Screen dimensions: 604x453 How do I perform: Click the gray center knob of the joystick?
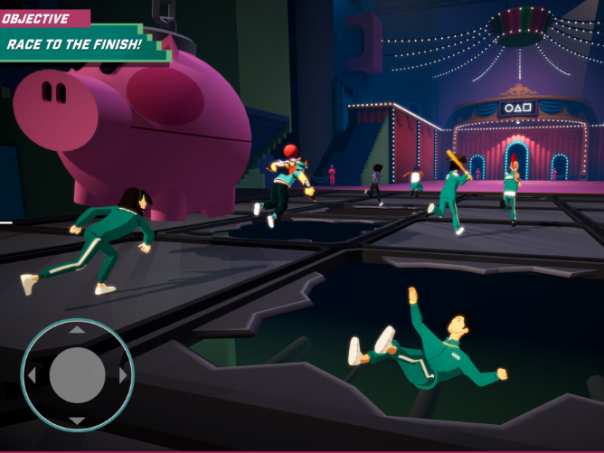tap(77, 376)
